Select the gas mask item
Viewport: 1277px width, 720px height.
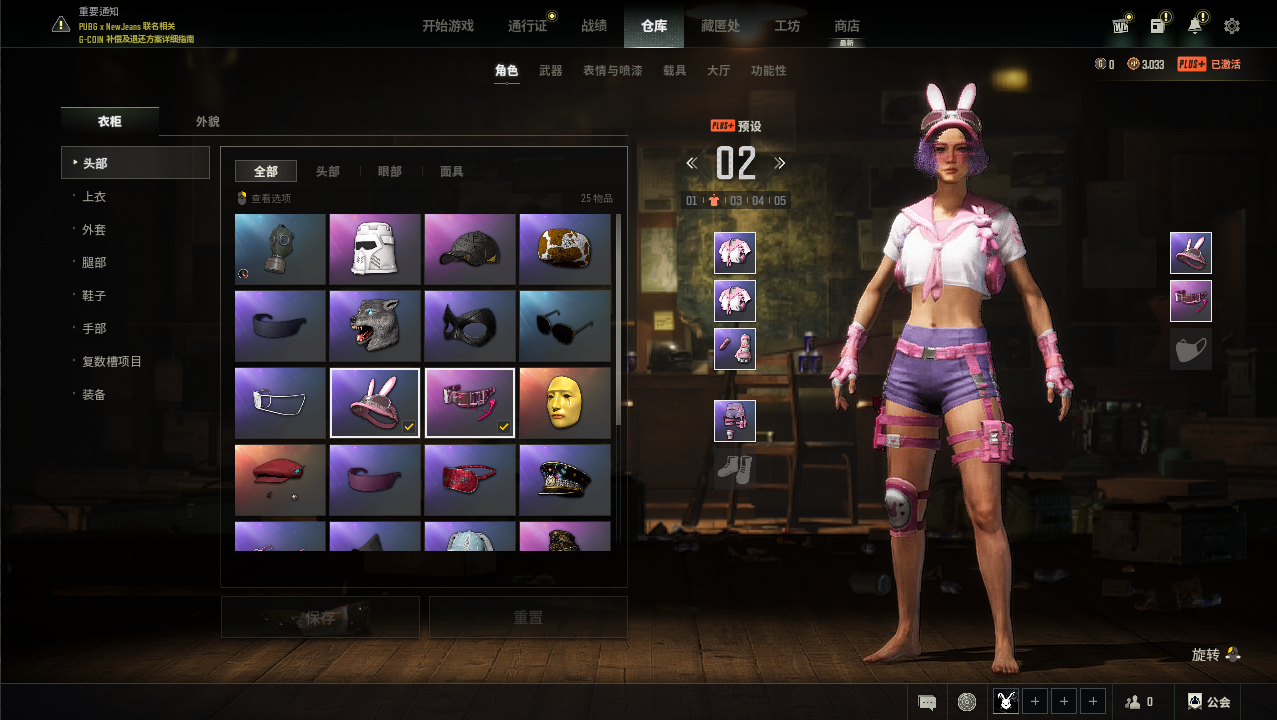(x=280, y=249)
